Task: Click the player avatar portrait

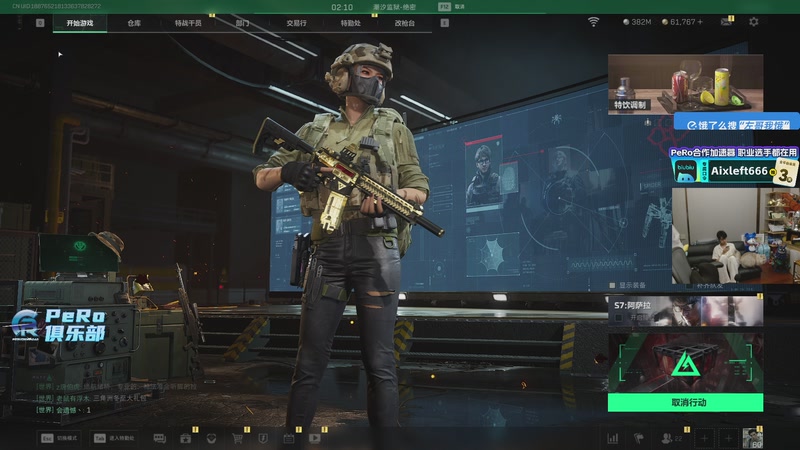Action: coord(753,437)
